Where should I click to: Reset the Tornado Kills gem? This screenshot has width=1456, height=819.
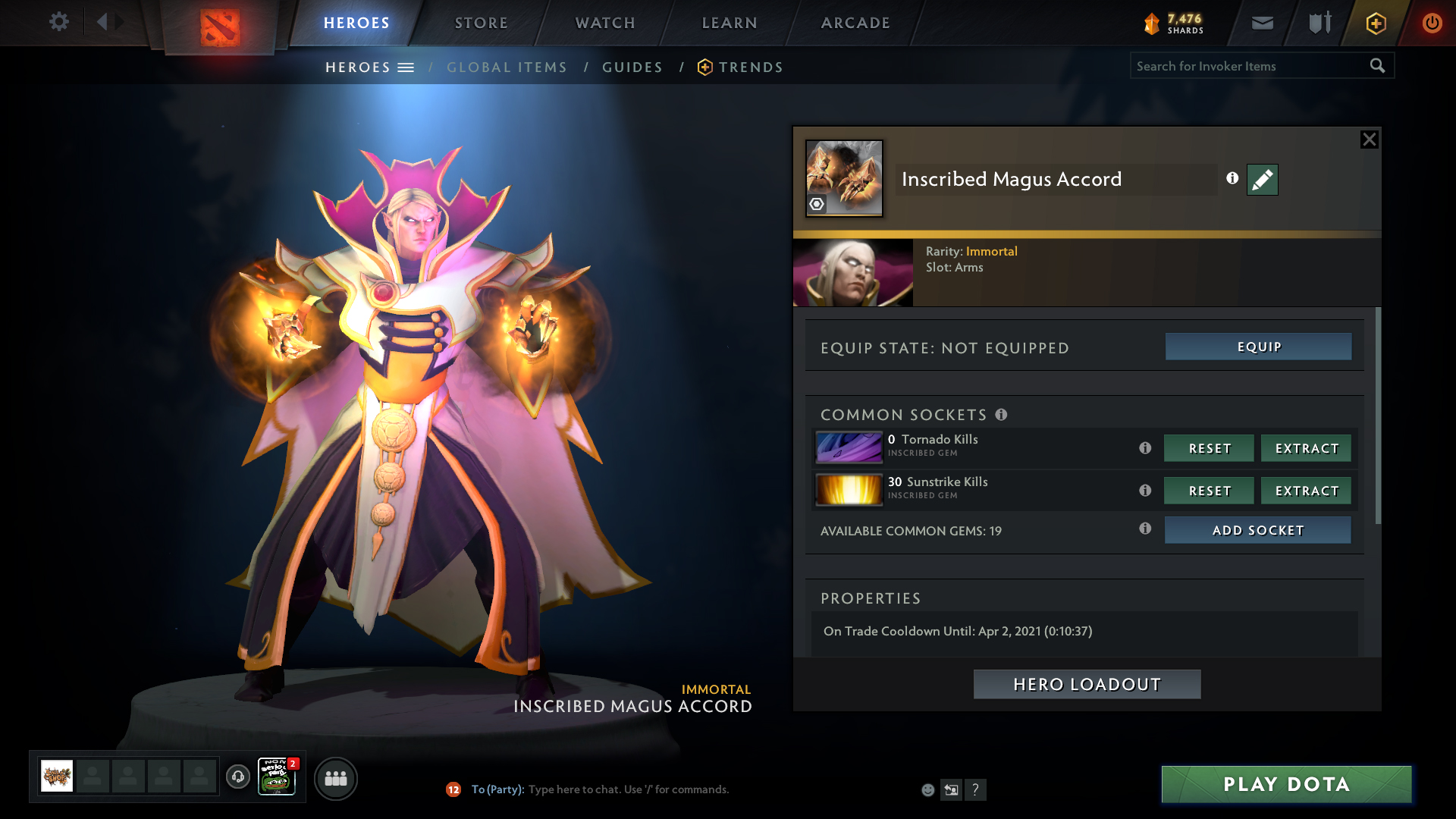pyautogui.click(x=1209, y=448)
